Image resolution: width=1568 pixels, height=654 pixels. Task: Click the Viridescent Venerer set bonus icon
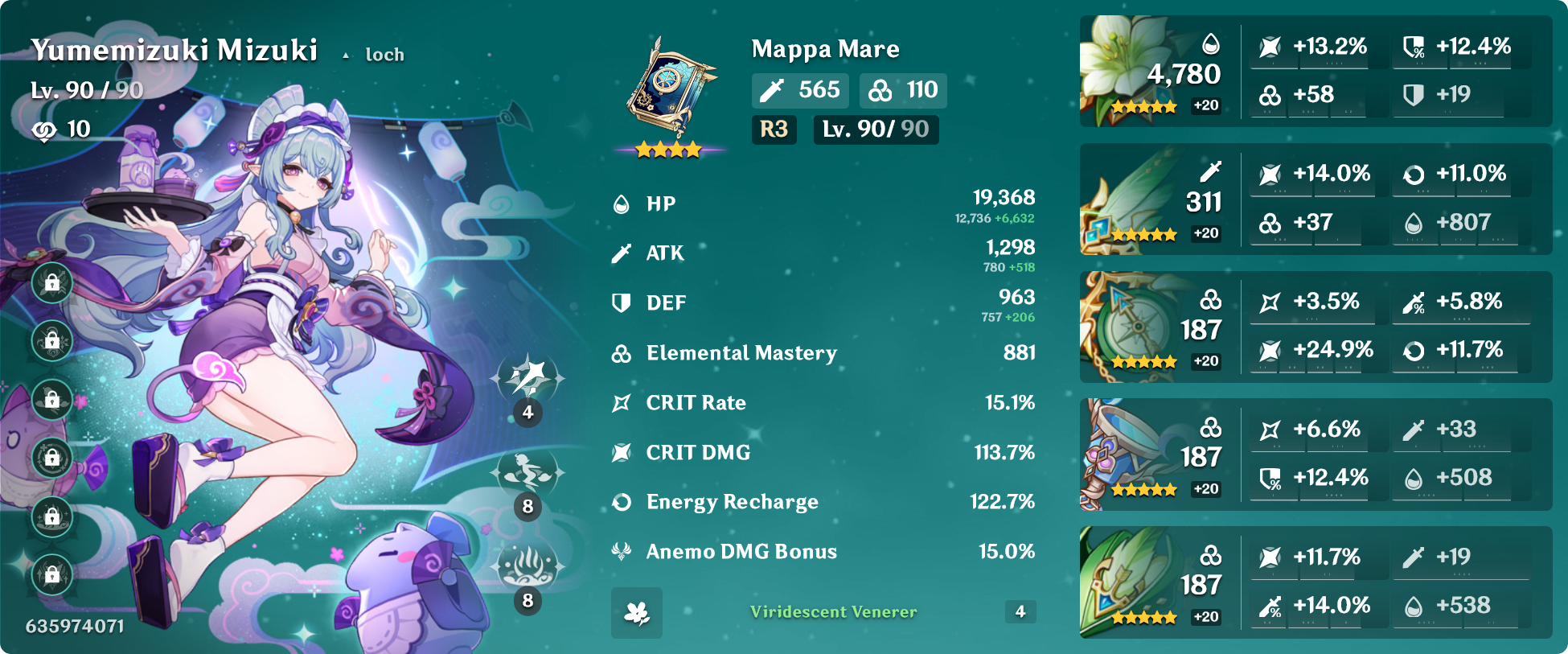pos(637,613)
